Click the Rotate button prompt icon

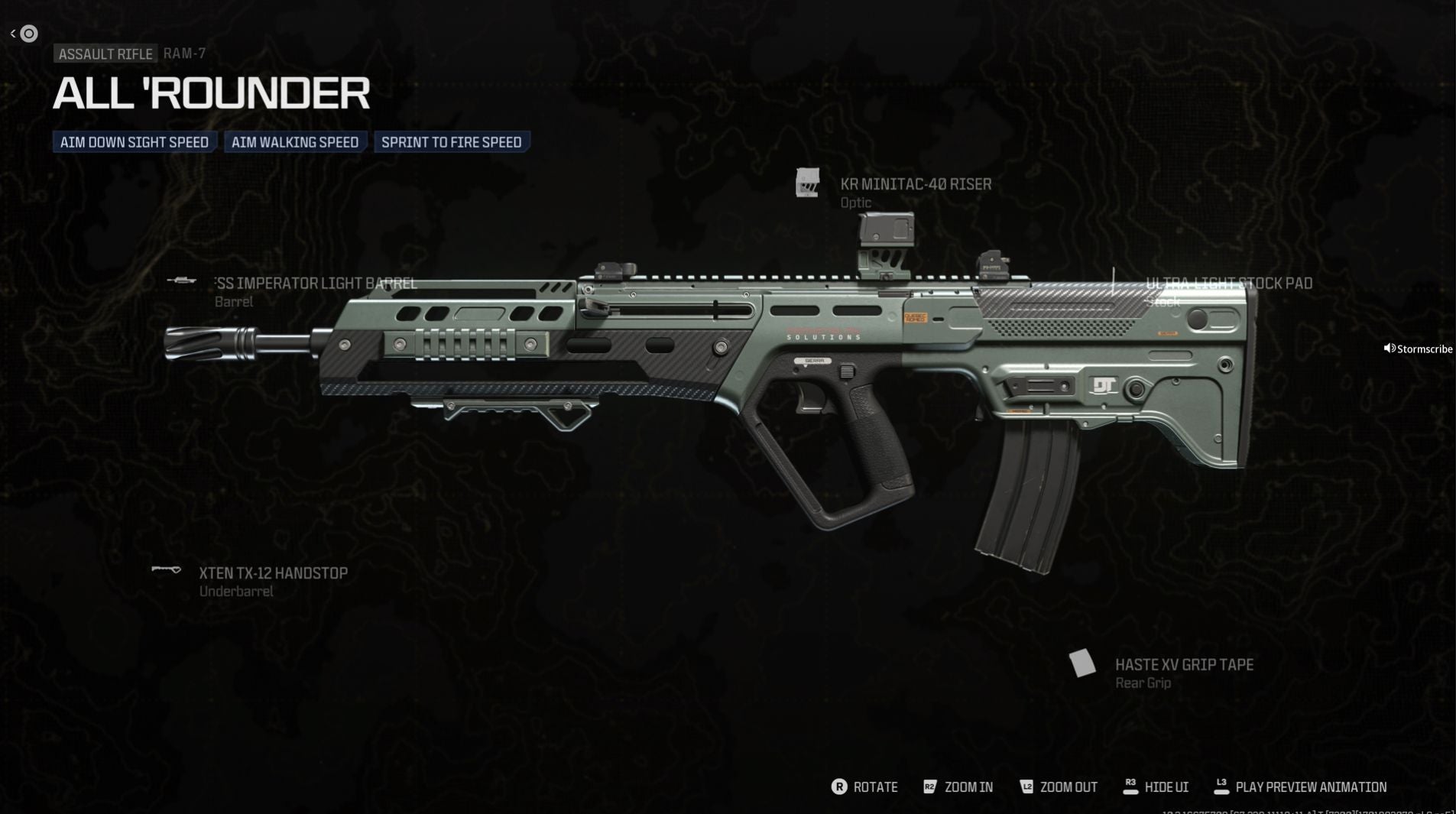pos(839,786)
